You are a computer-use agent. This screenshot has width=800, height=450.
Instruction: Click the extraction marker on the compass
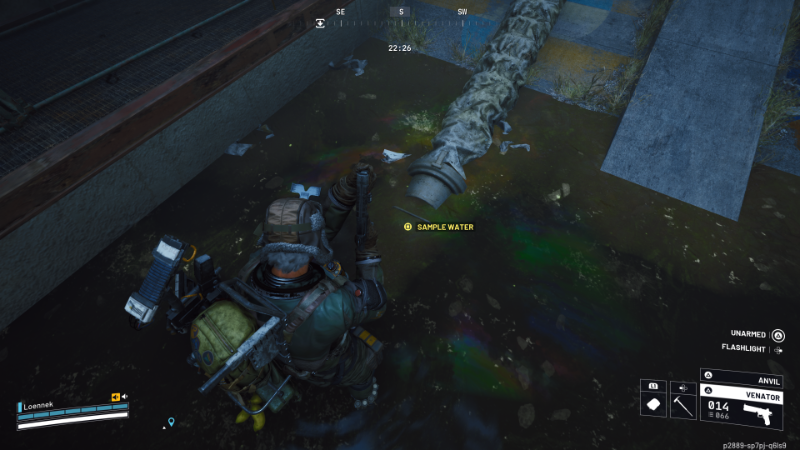click(321, 21)
